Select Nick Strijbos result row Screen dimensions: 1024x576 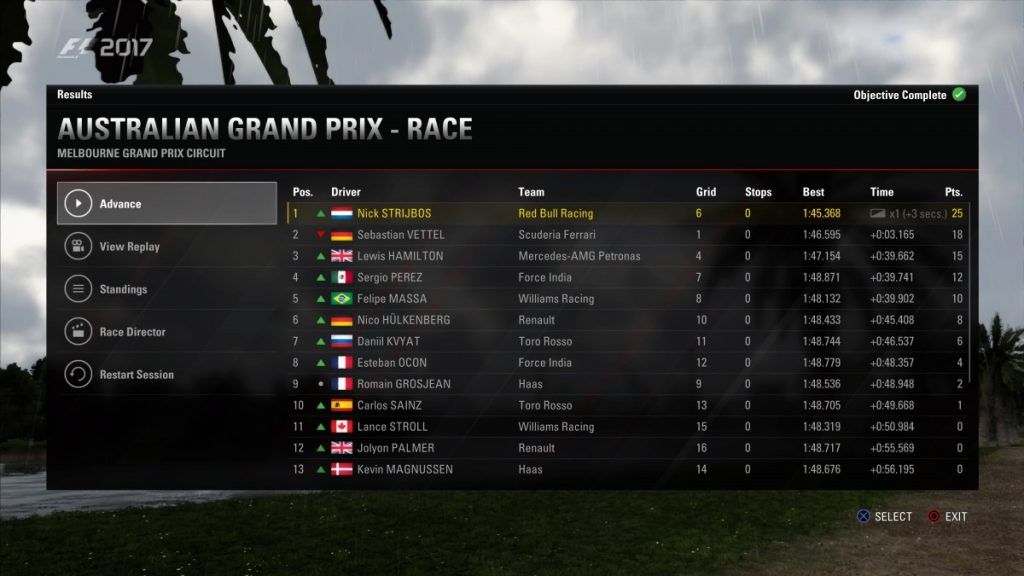(x=628, y=213)
